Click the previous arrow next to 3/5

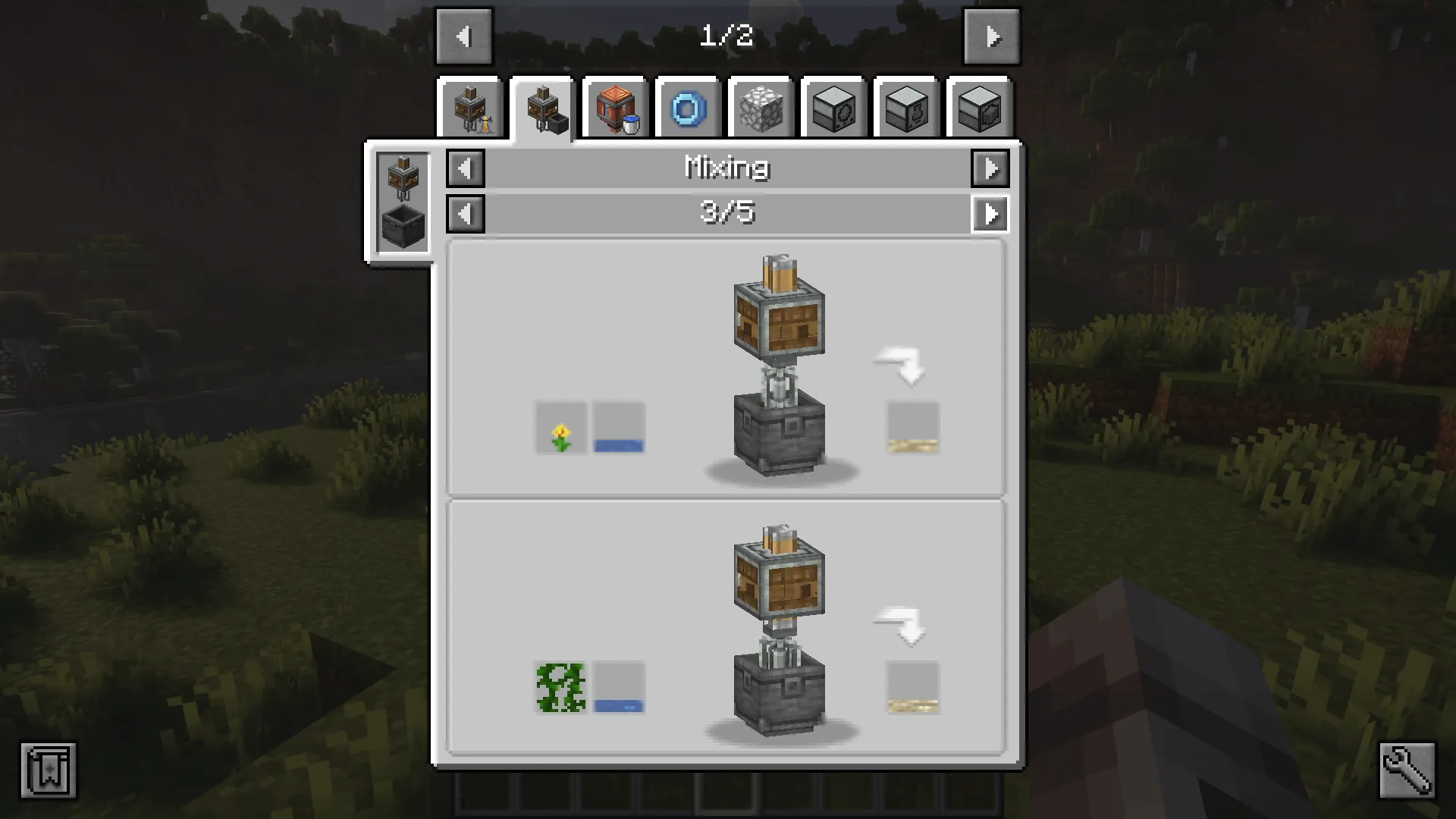[465, 214]
